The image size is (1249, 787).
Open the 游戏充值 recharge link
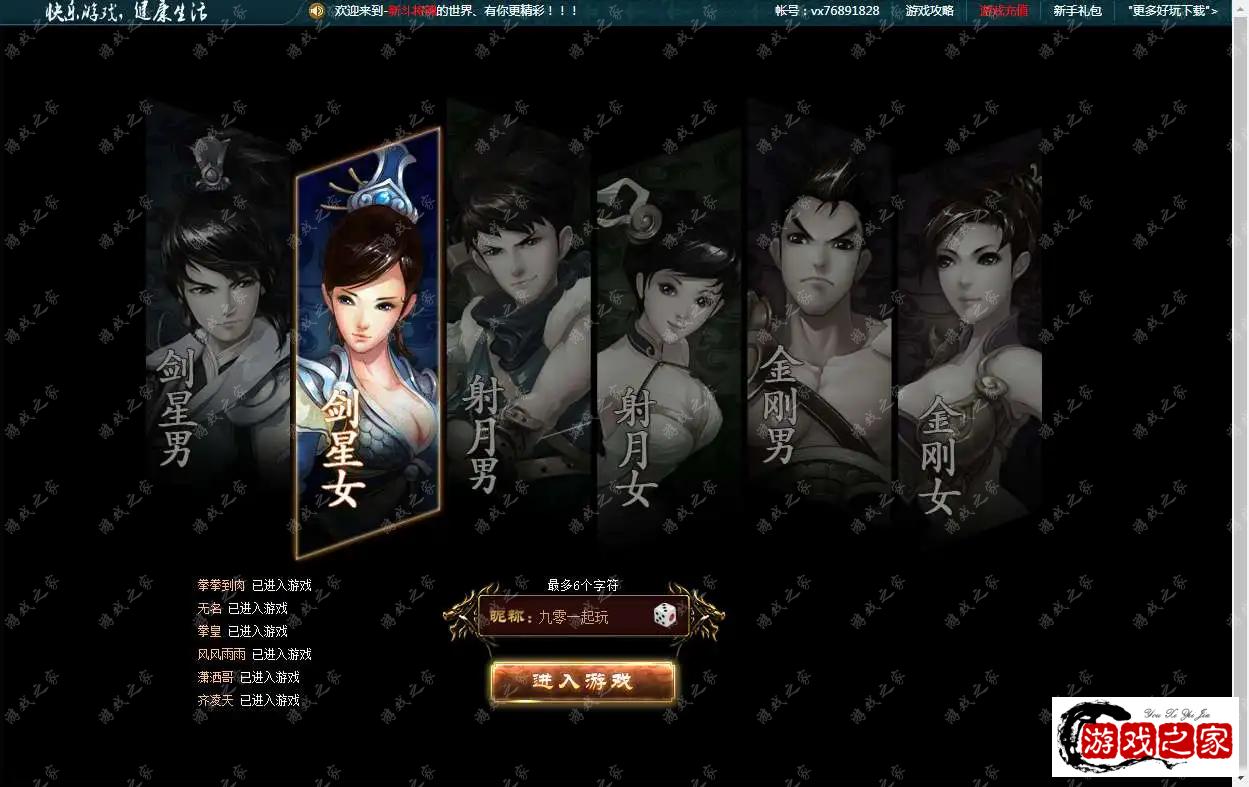(x=1003, y=11)
